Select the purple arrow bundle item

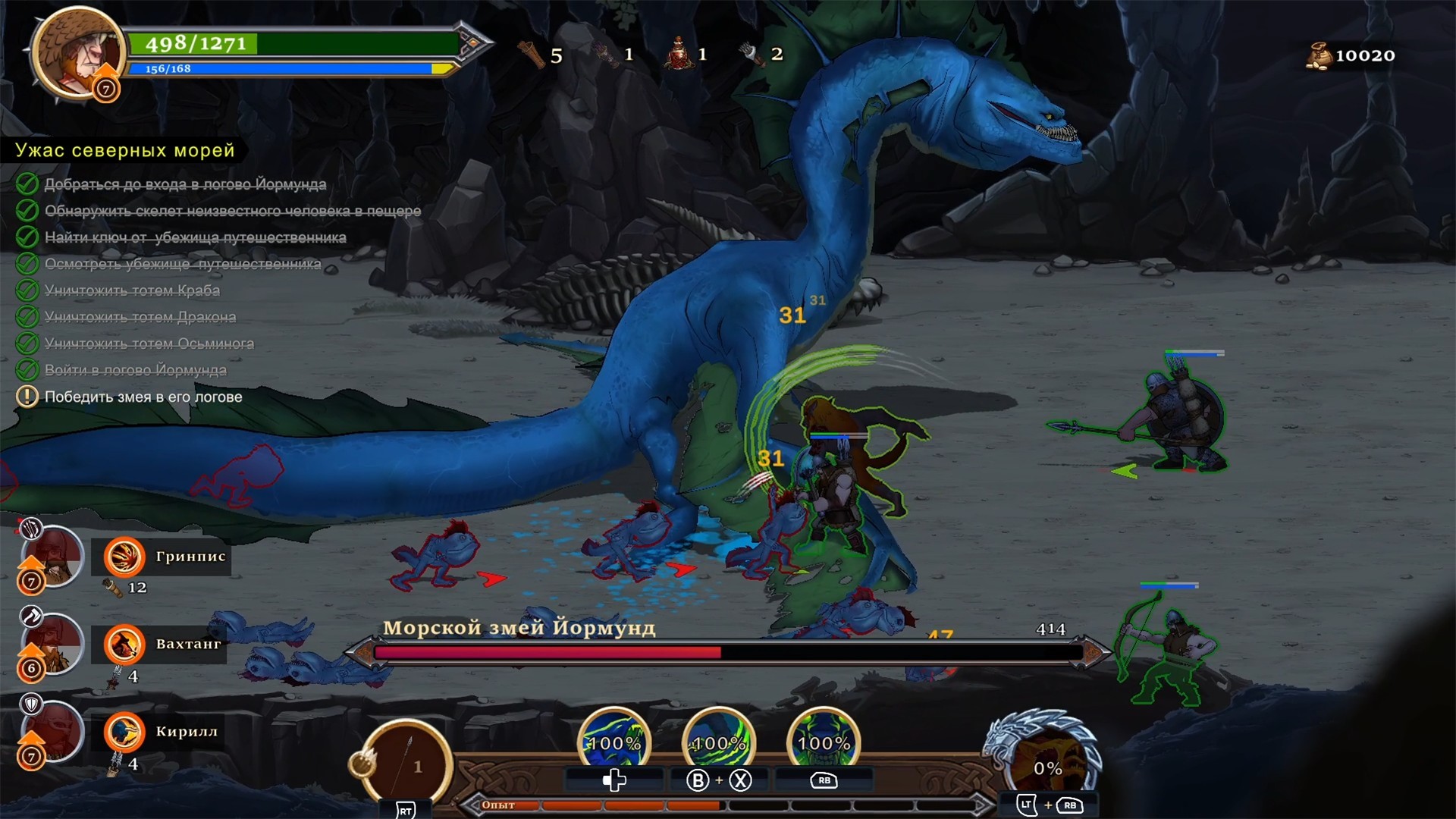[605, 55]
